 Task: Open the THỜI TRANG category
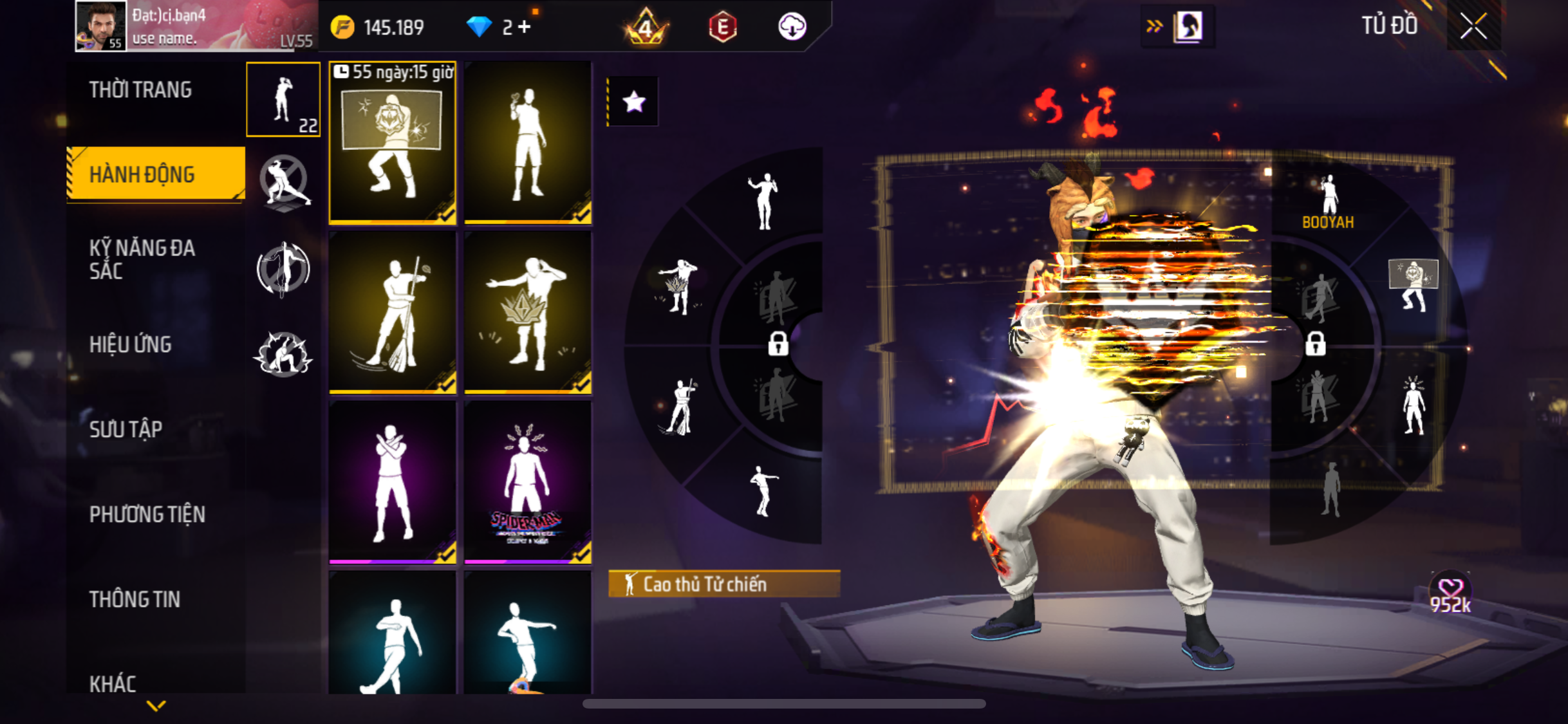(140, 90)
